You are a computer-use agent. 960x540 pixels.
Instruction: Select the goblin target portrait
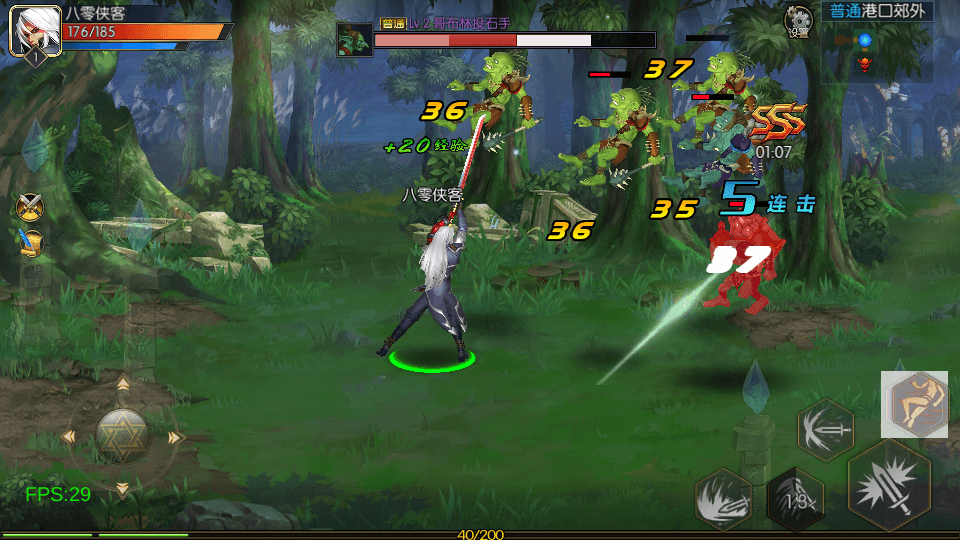(353, 39)
